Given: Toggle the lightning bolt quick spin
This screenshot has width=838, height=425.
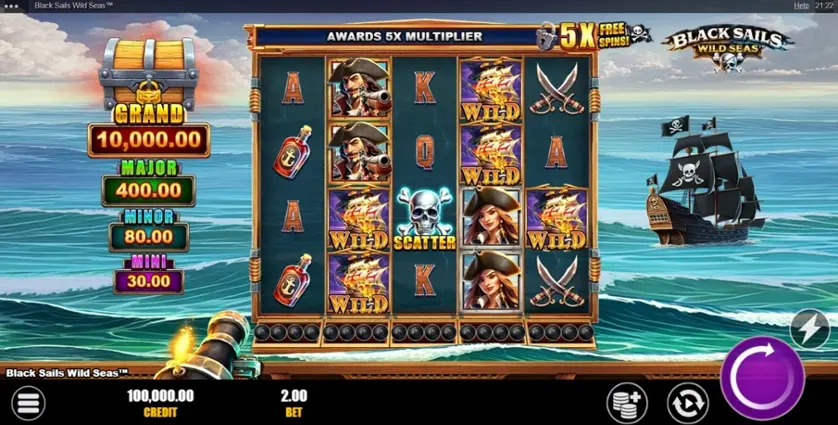Looking at the screenshot, I should 810,327.
